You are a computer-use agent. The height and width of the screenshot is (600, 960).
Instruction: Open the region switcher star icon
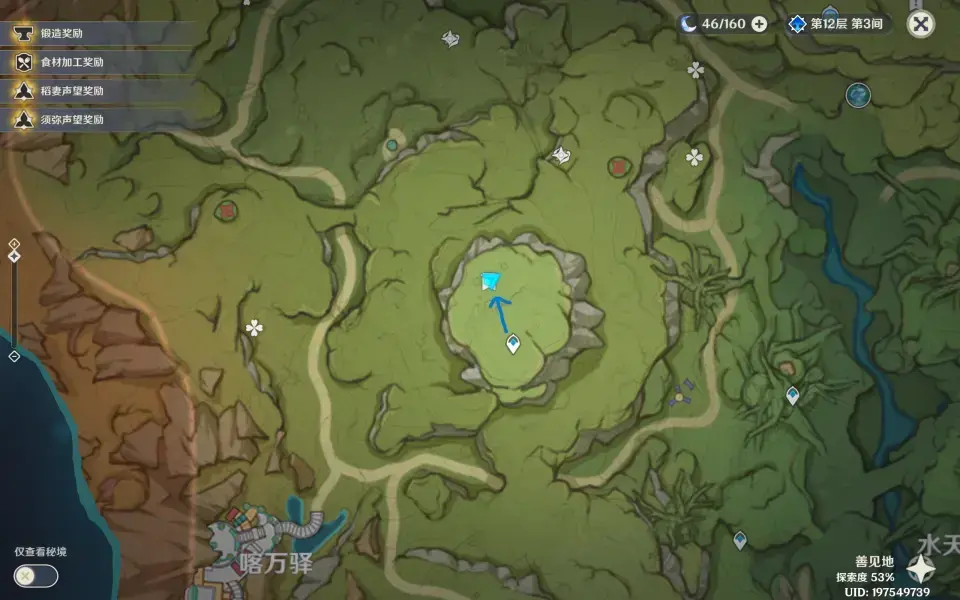coord(920,570)
